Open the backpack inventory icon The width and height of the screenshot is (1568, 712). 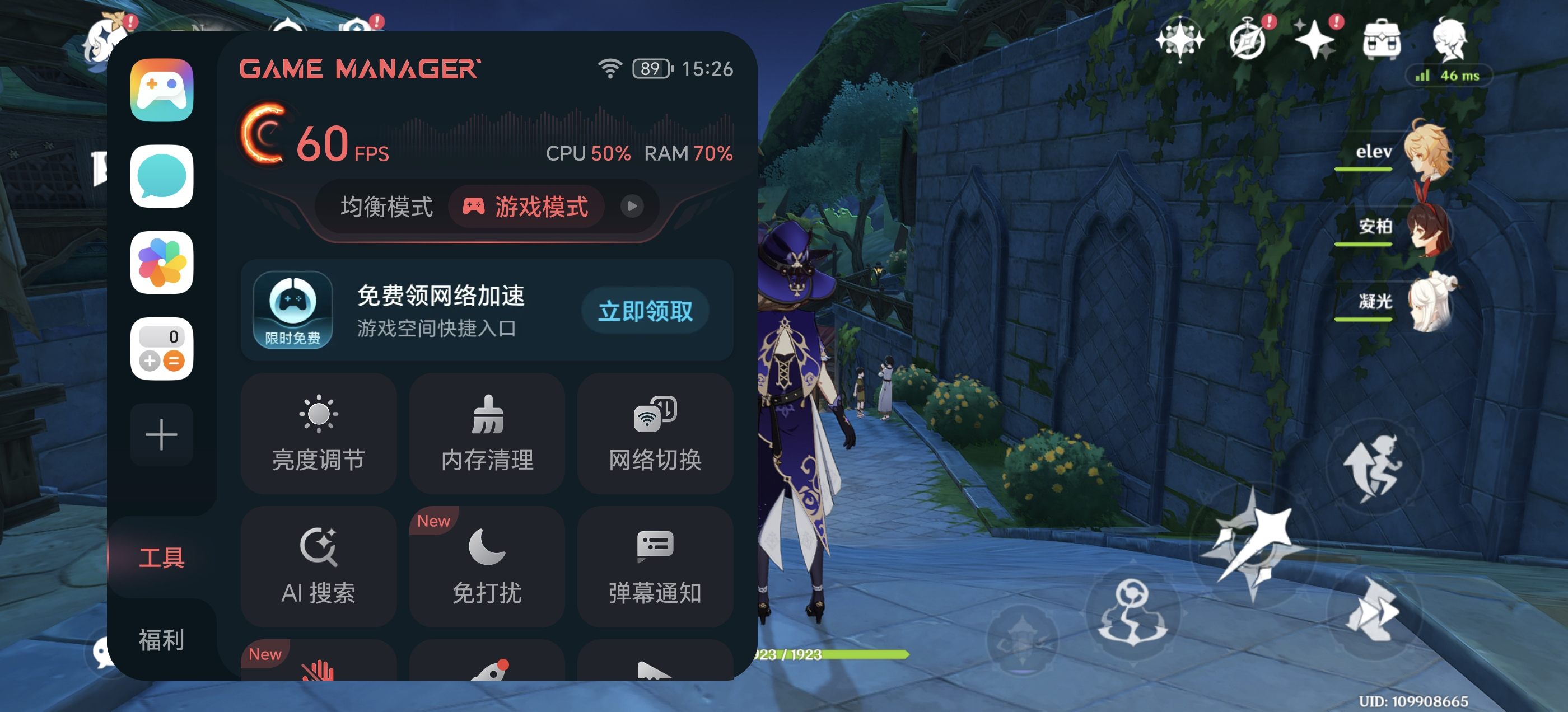click(x=1381, y=40)
